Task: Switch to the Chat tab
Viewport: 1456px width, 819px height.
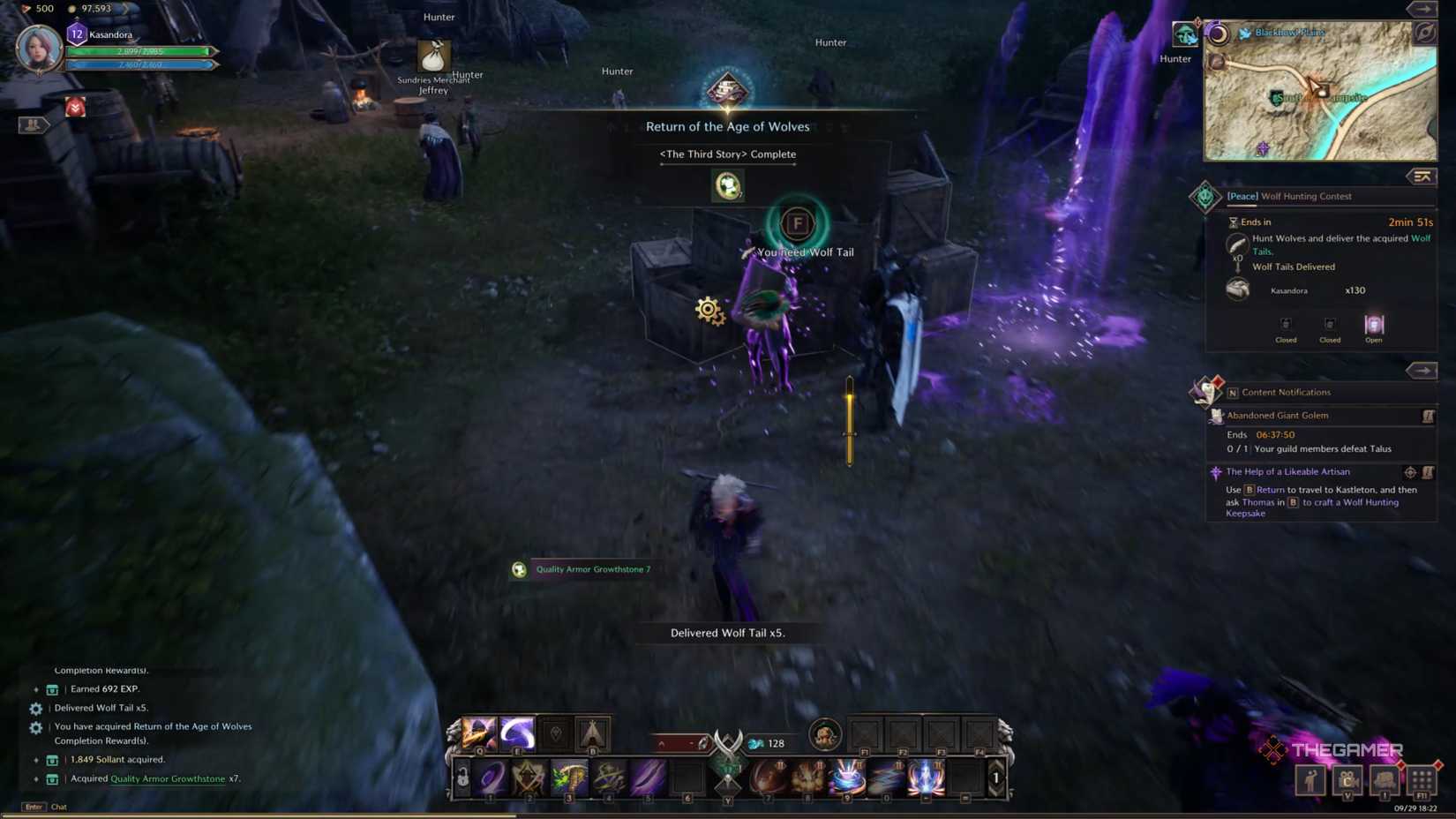Action: pos(59,806)
